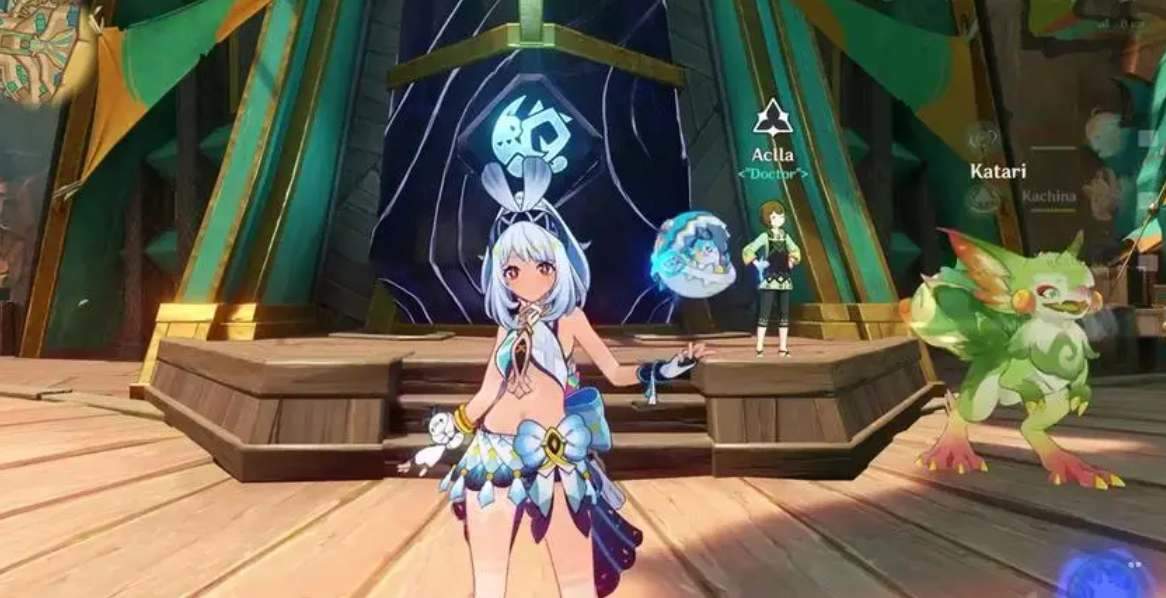Switch to party member Kachina
Screen dimensions: 1166x598
1105,195
